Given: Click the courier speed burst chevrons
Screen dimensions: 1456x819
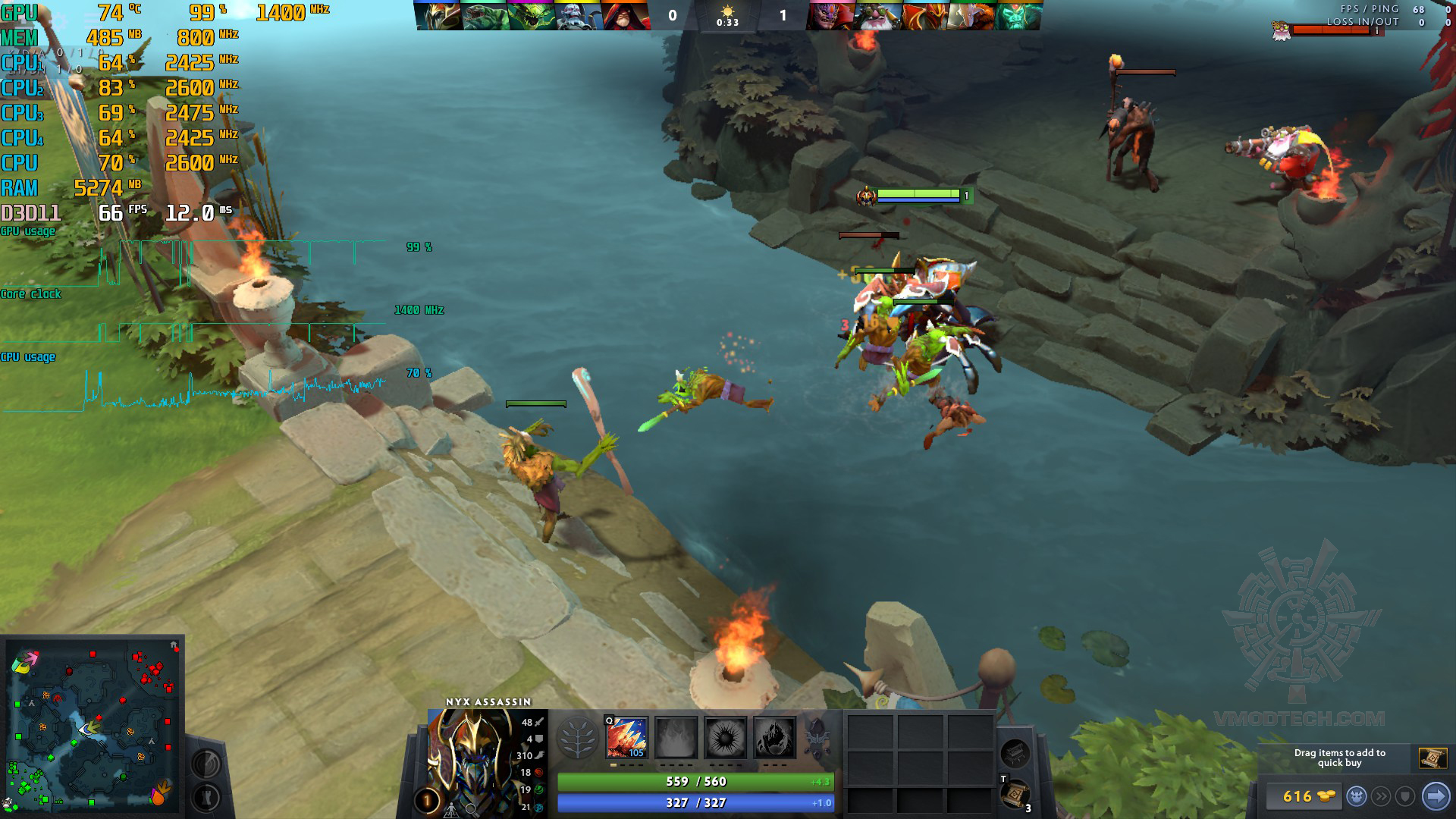Looking at the screenshot, I should coord(1382,796).
